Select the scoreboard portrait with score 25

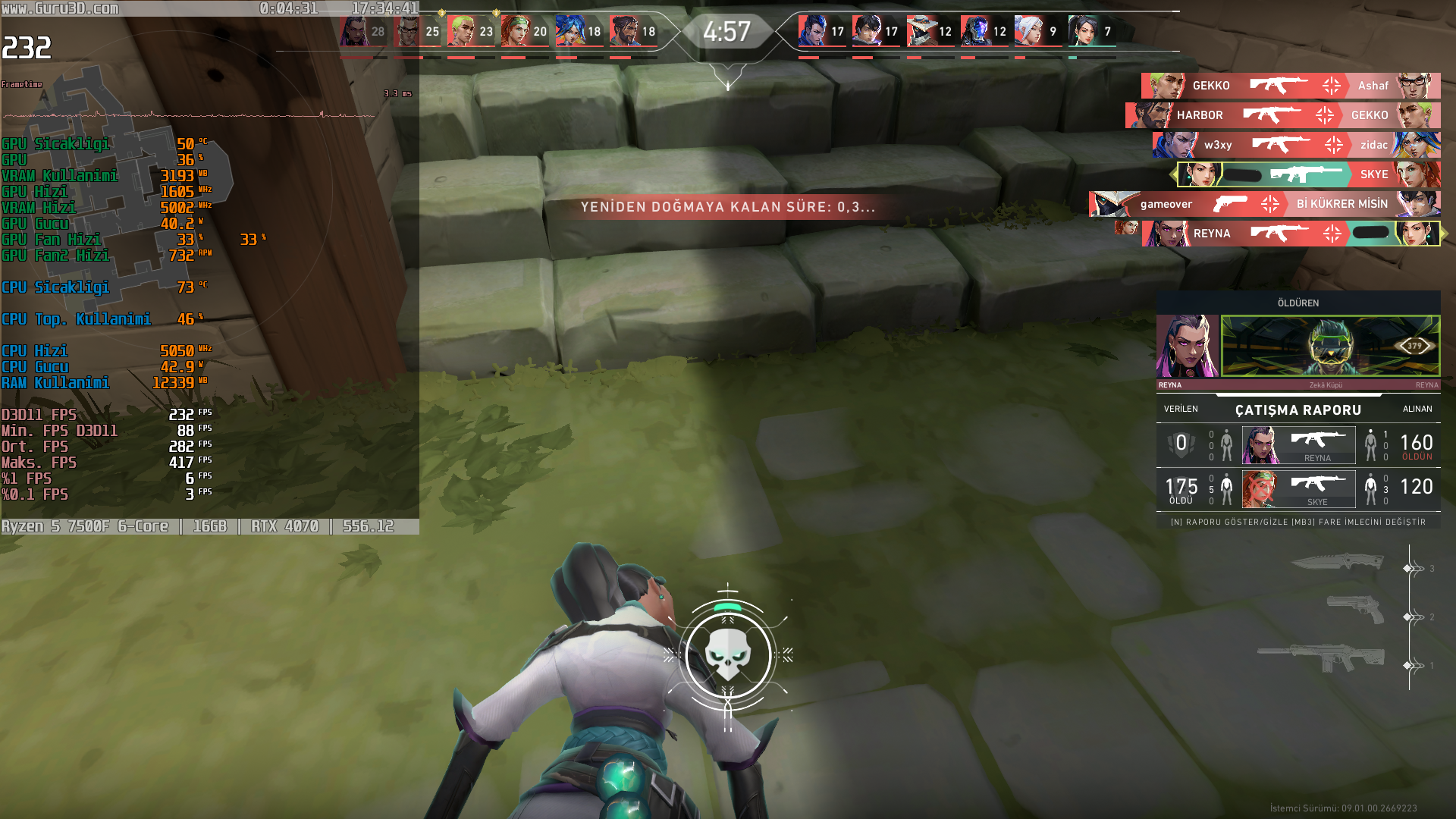(x=408, y=32)
